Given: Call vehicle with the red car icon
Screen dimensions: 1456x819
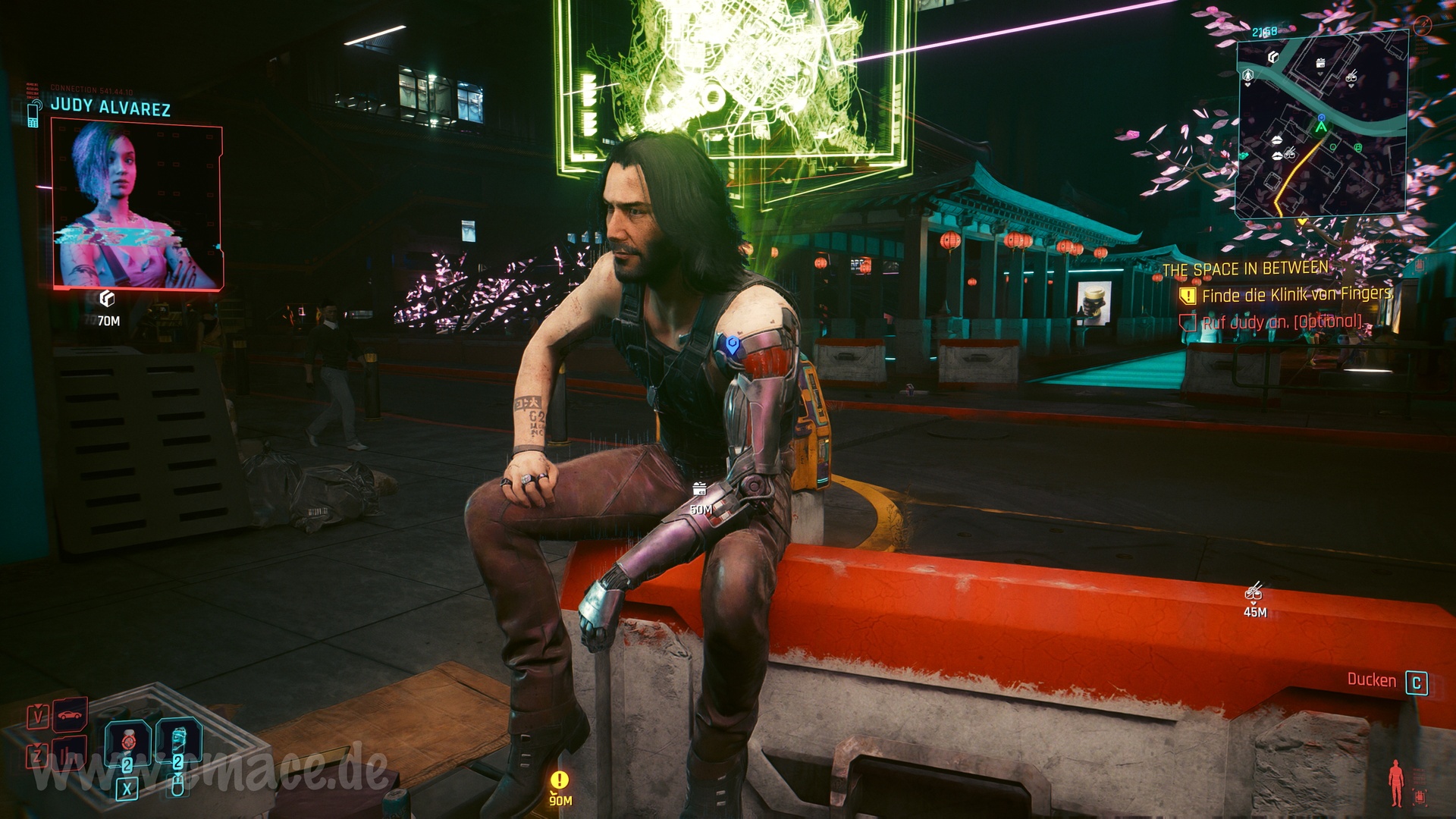Looking at the screenshot, I should (x=70, y=715).
